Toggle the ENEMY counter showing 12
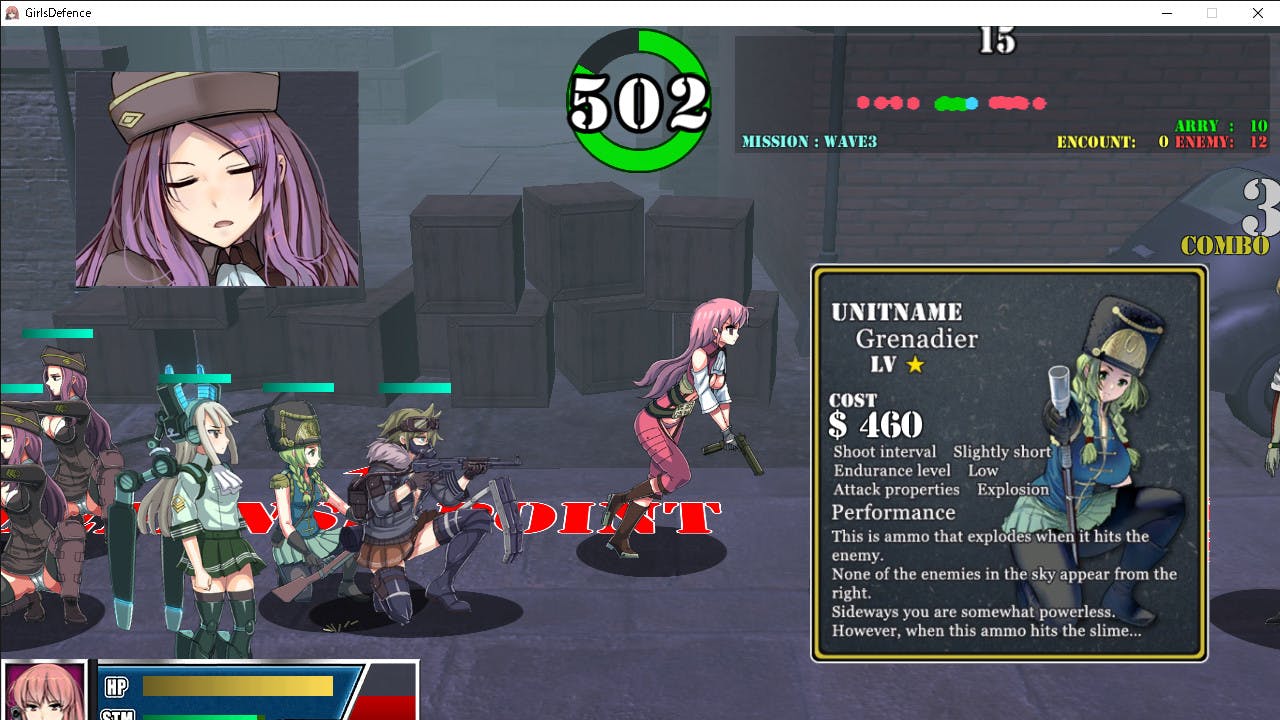 pos(1222,141)
